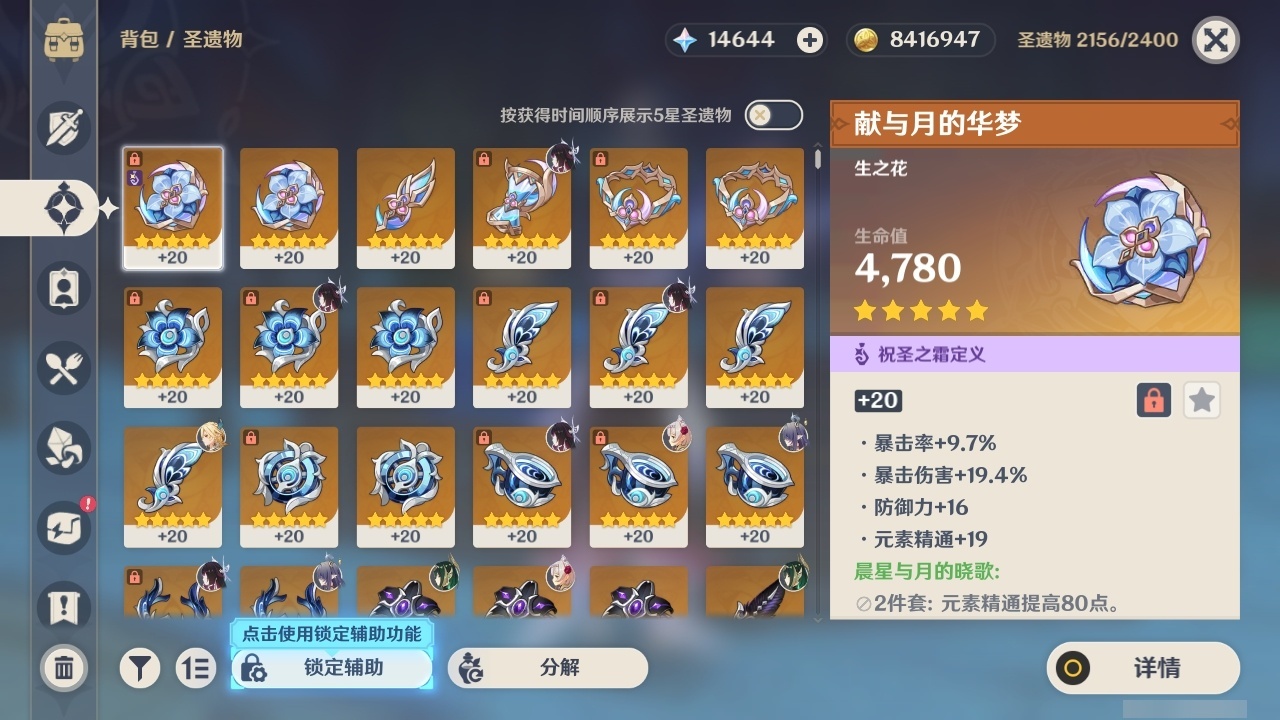Unlock the selected artifact via red lock icon
The height and width of the screenshot is (720, 1280).
[x=1154, y=400]
